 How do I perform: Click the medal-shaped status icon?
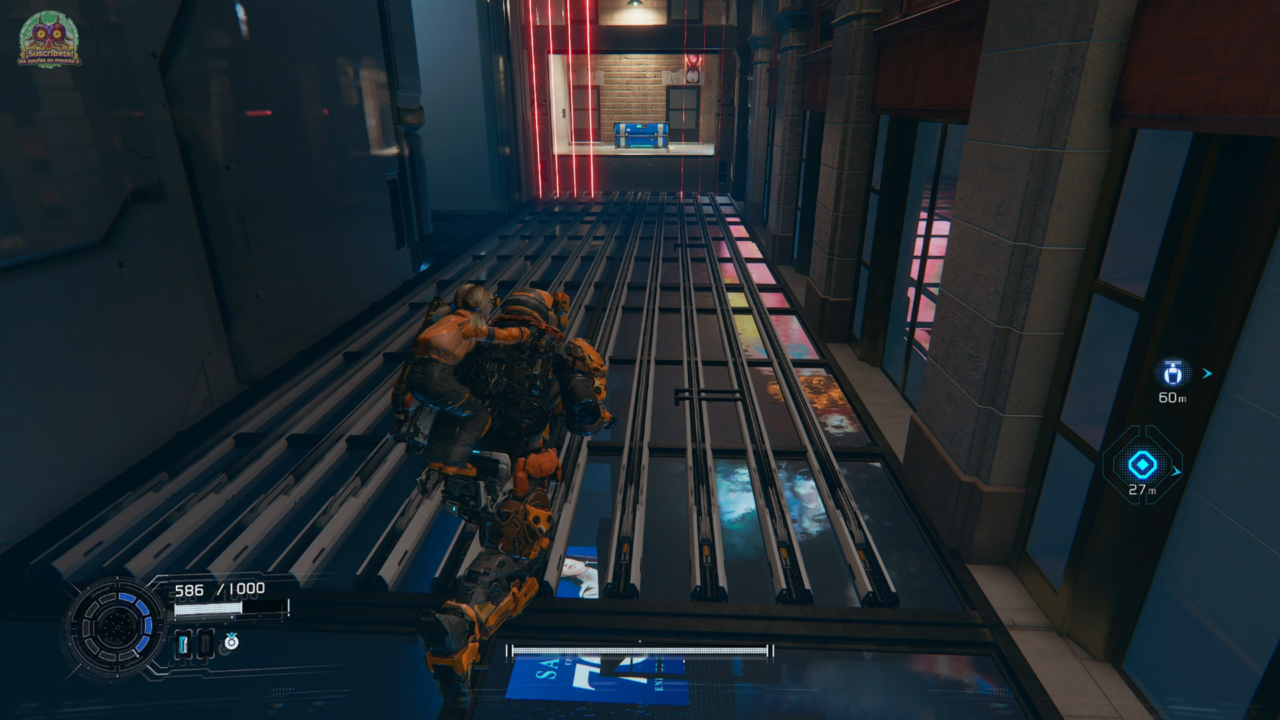tap(231, 643)
